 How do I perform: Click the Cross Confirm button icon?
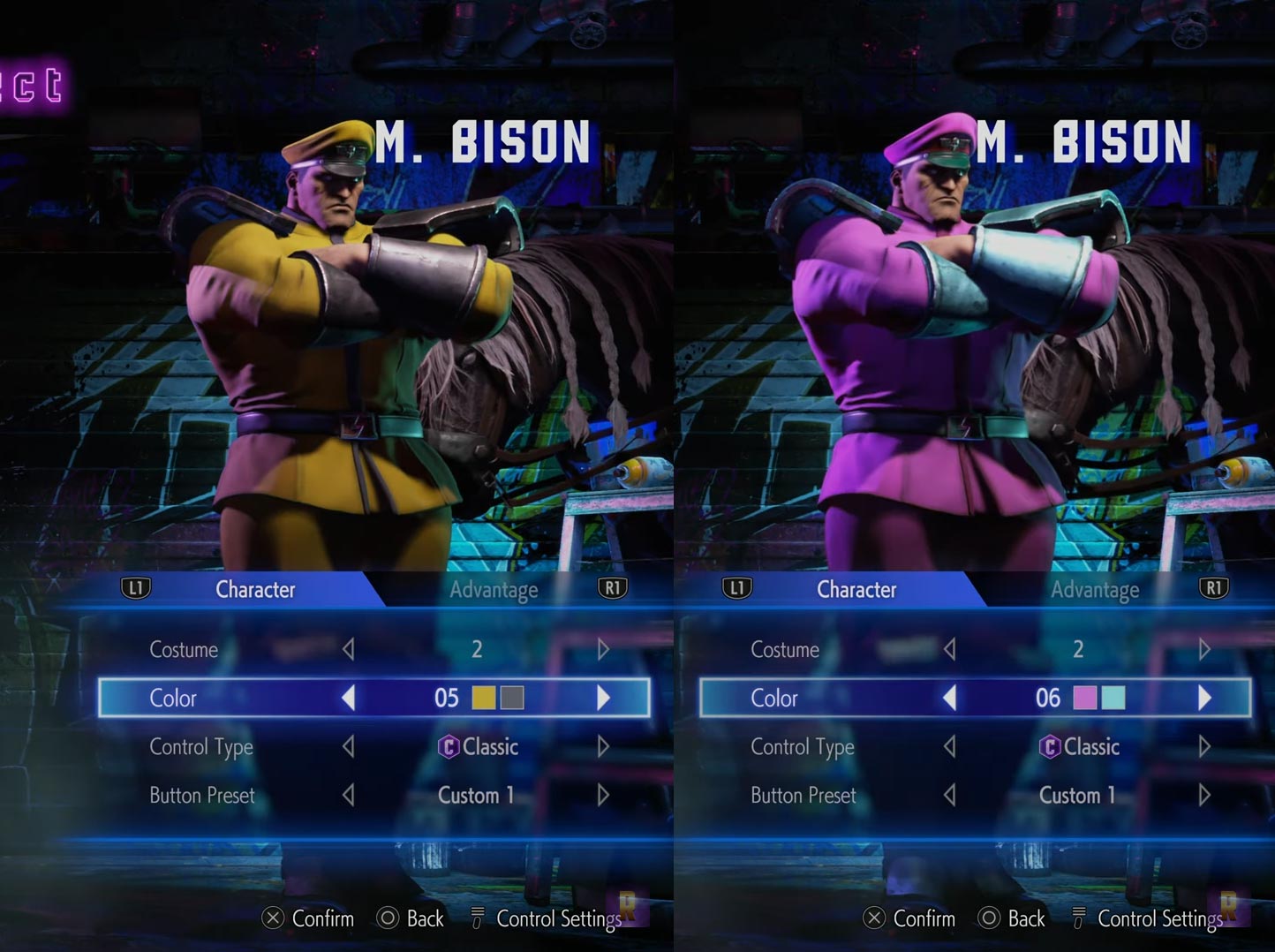[273, 918]
